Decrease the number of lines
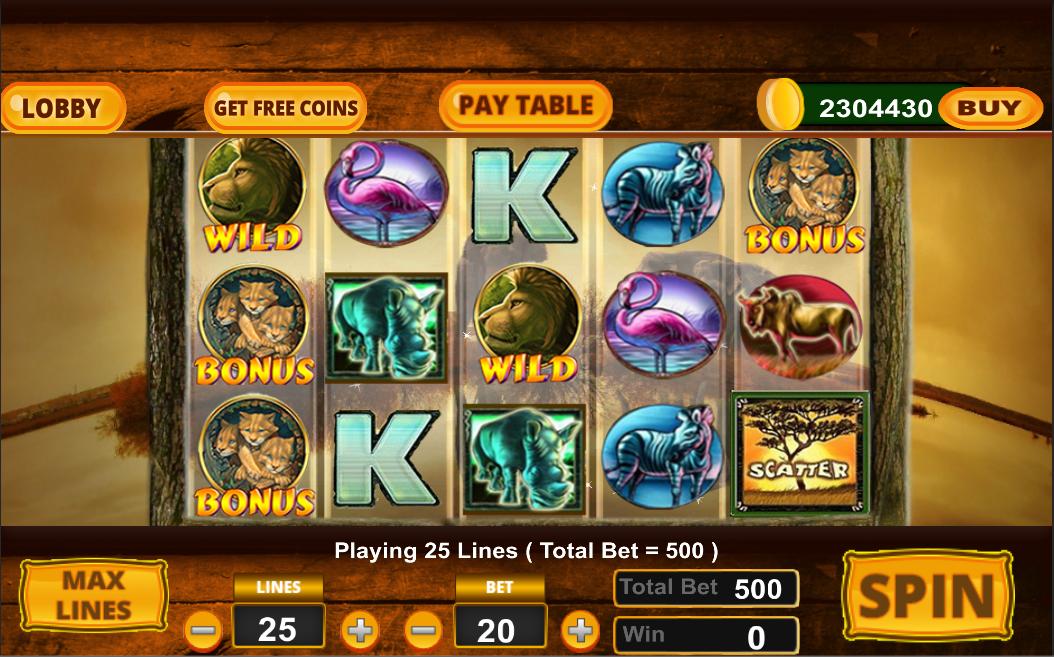 [x=204, y=631]
